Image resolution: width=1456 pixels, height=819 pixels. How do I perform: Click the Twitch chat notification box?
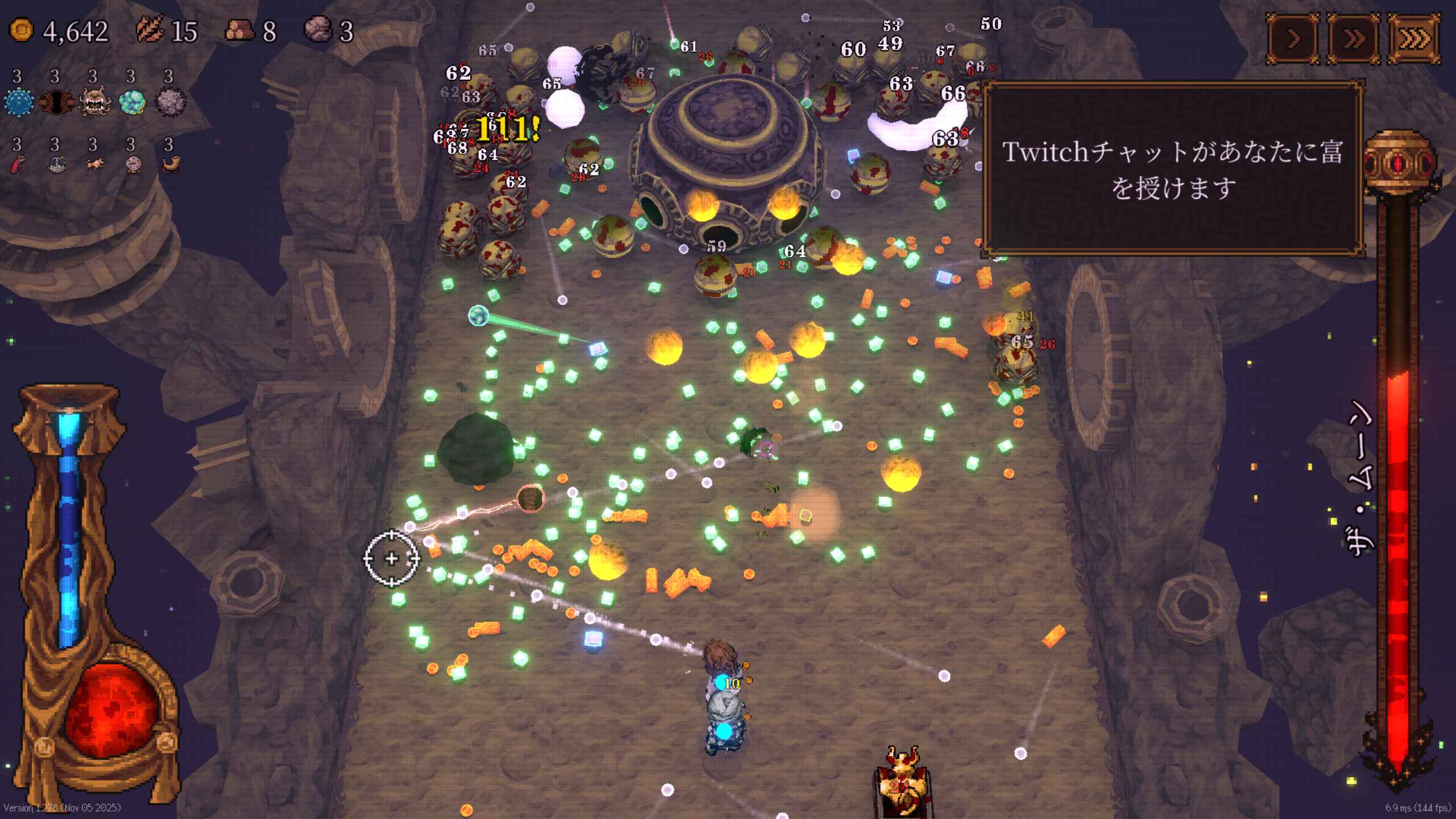(1173, 169)
